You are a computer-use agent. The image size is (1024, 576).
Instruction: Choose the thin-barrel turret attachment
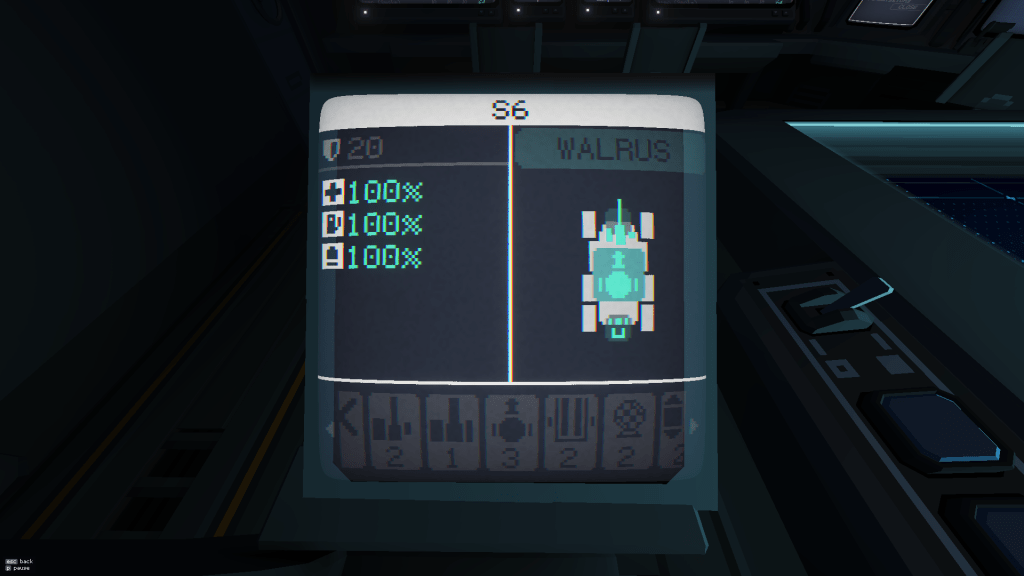[x=395, y=430]
